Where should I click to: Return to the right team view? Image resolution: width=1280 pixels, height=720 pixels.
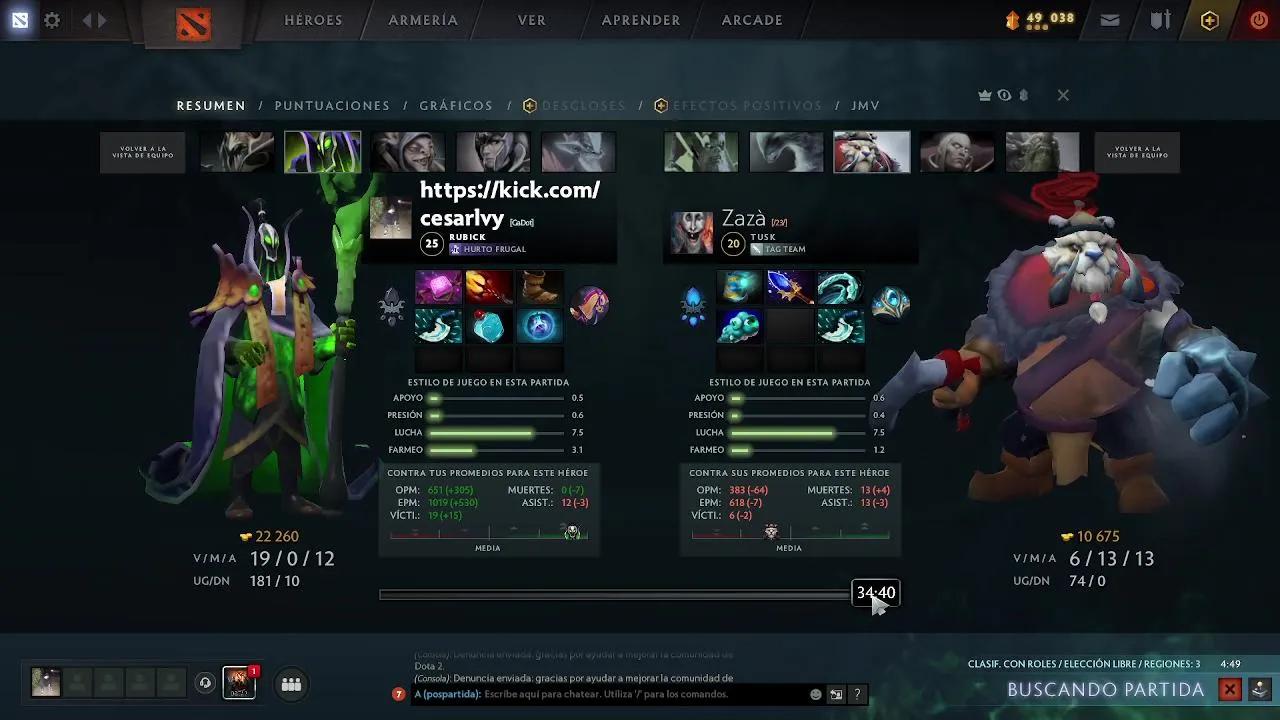[x=1137, y=153]
